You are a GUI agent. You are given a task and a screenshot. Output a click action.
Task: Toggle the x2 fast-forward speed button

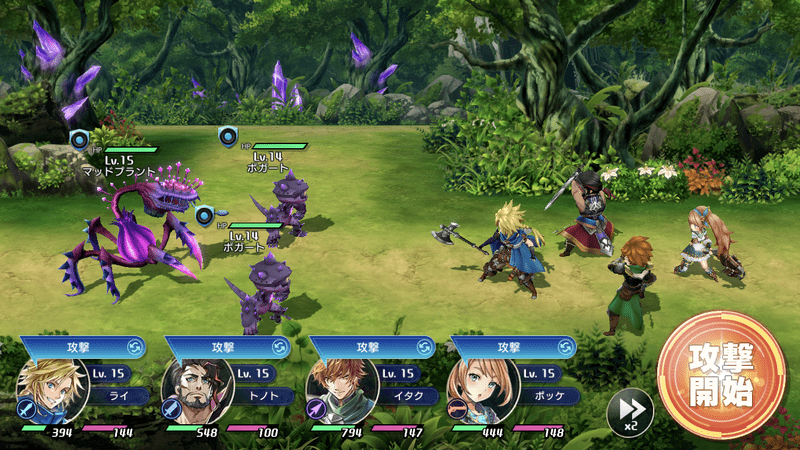click(x=630, y=410)
